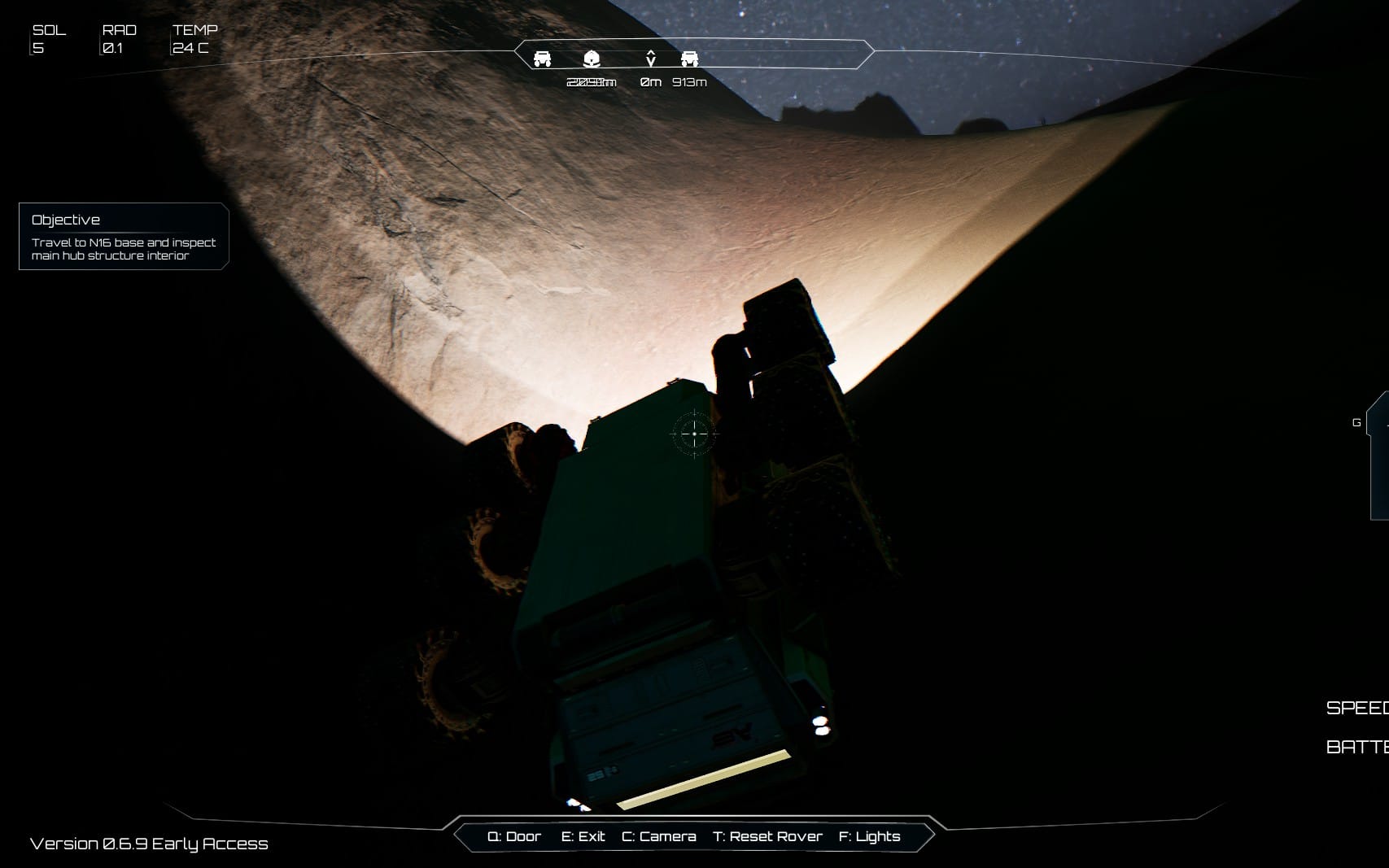Open the Objective tracker panel
1389x868 pixels.
coord(124,236)
